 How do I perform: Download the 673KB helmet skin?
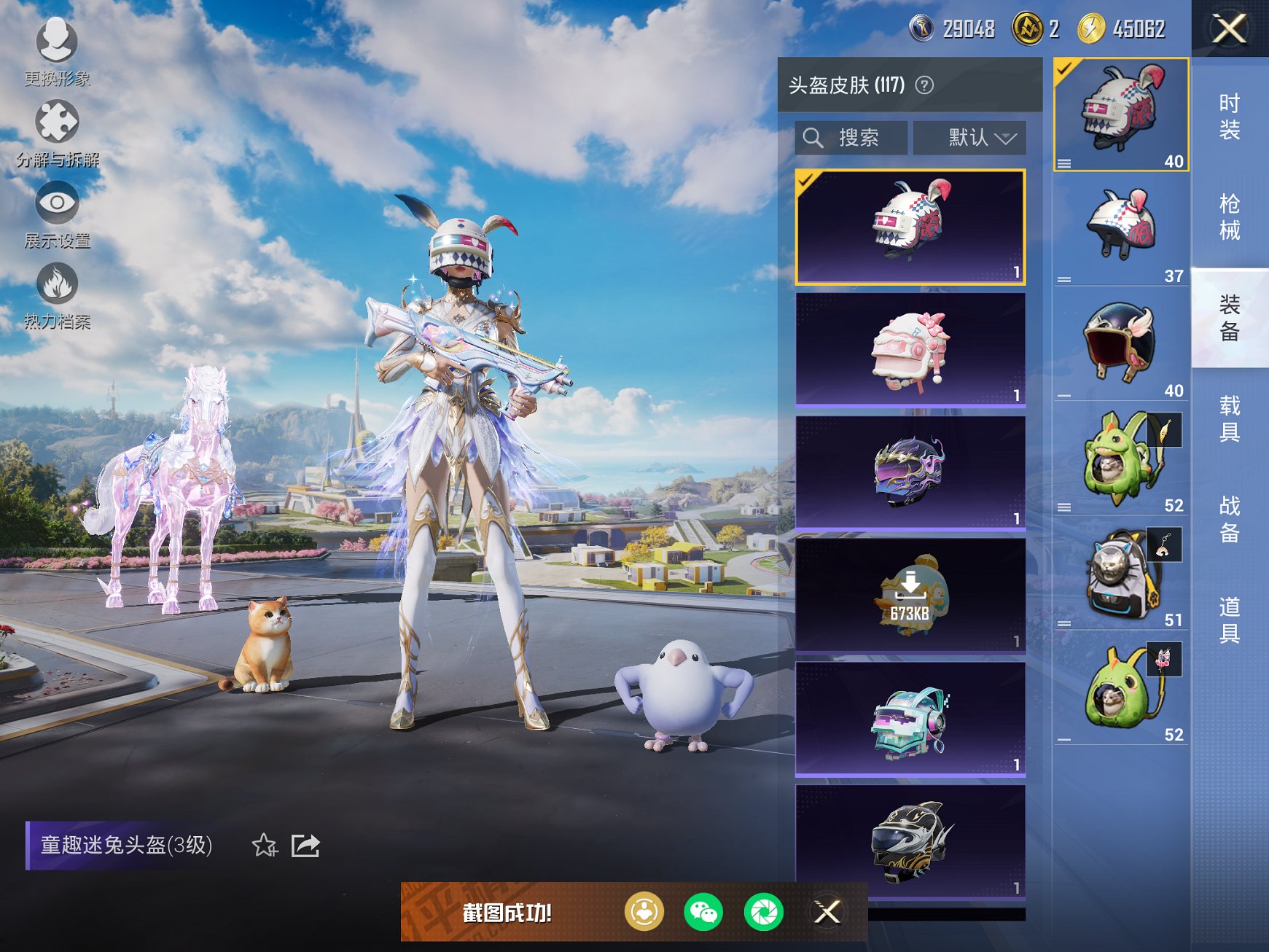coord(909,588)
